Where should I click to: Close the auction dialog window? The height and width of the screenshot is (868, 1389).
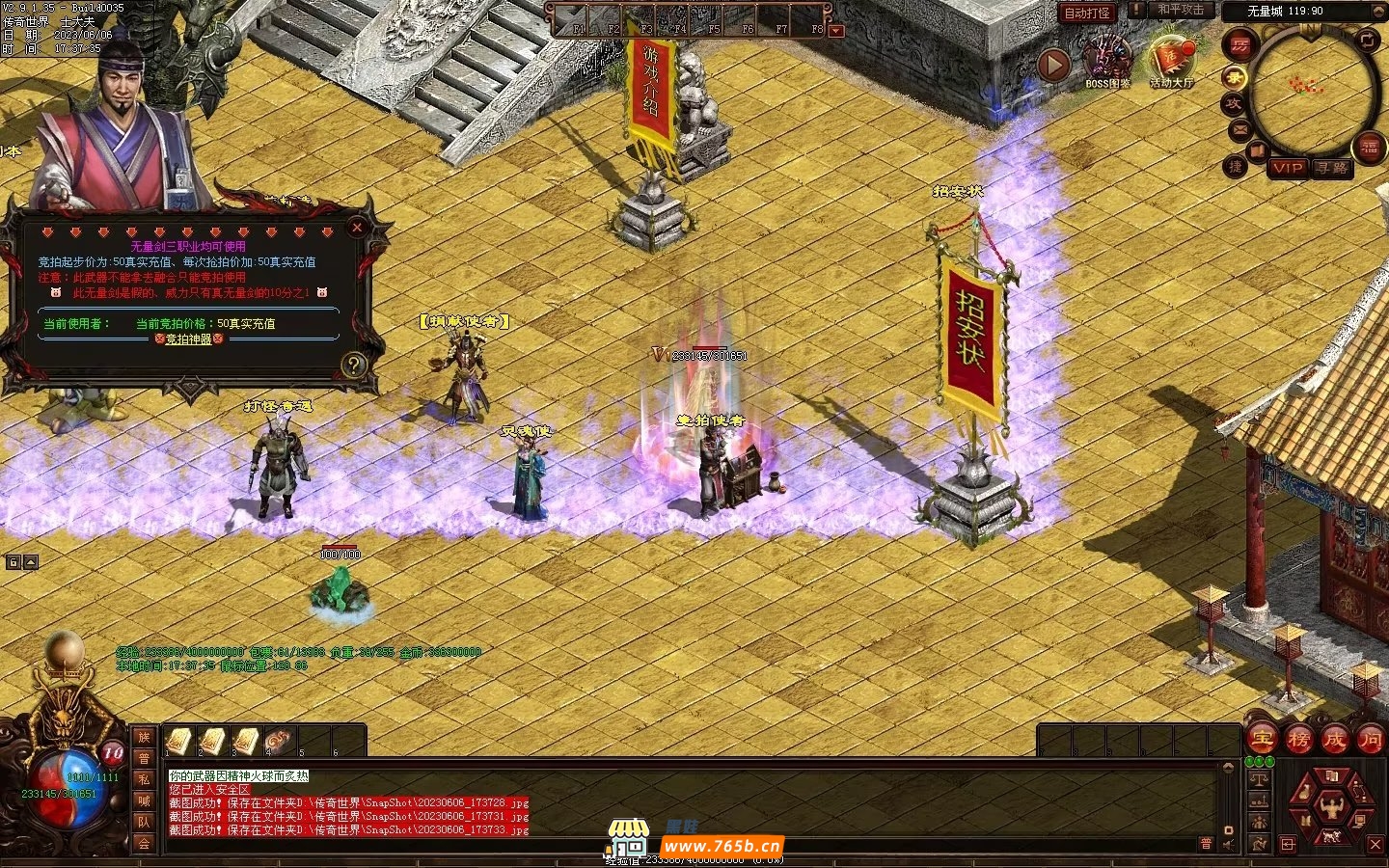(x=357, y=228)
